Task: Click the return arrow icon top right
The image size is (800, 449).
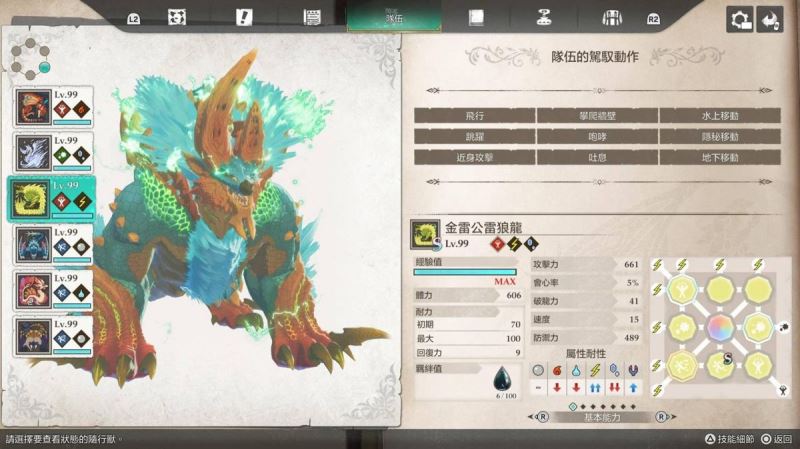Action: [770, 18]
